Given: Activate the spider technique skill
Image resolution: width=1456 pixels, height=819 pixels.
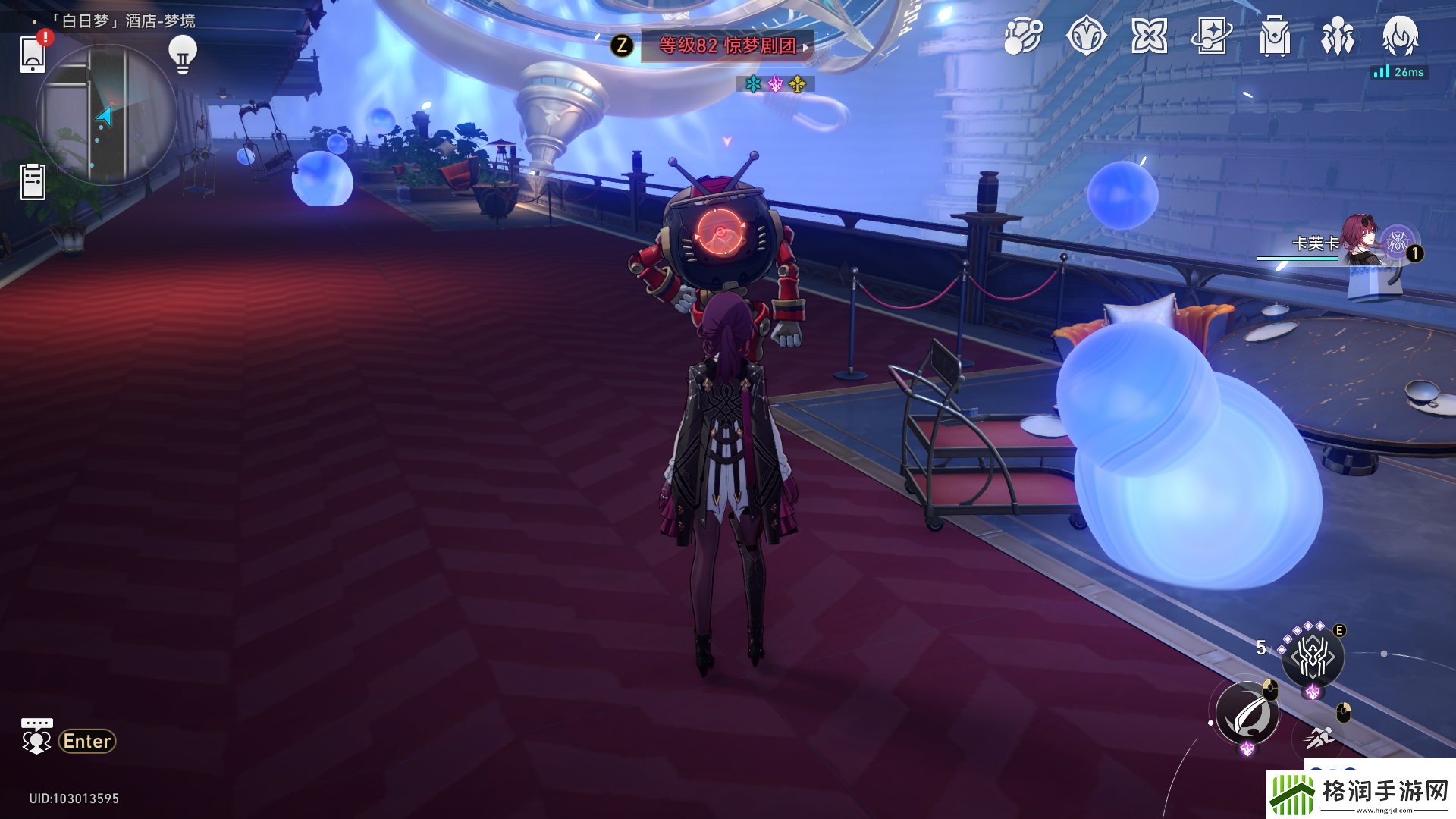Looking at the screenshot, I should pyautogui.click(x=1313, y=657).
